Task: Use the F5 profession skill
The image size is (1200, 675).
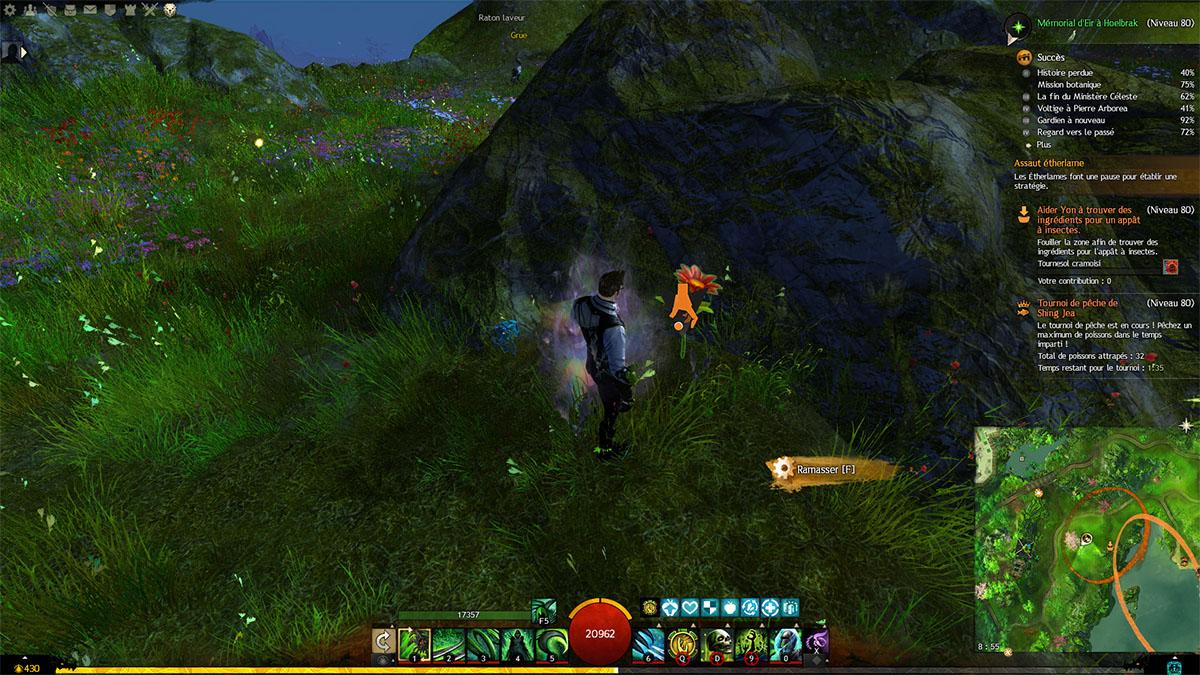Action: tap(544, 611)
